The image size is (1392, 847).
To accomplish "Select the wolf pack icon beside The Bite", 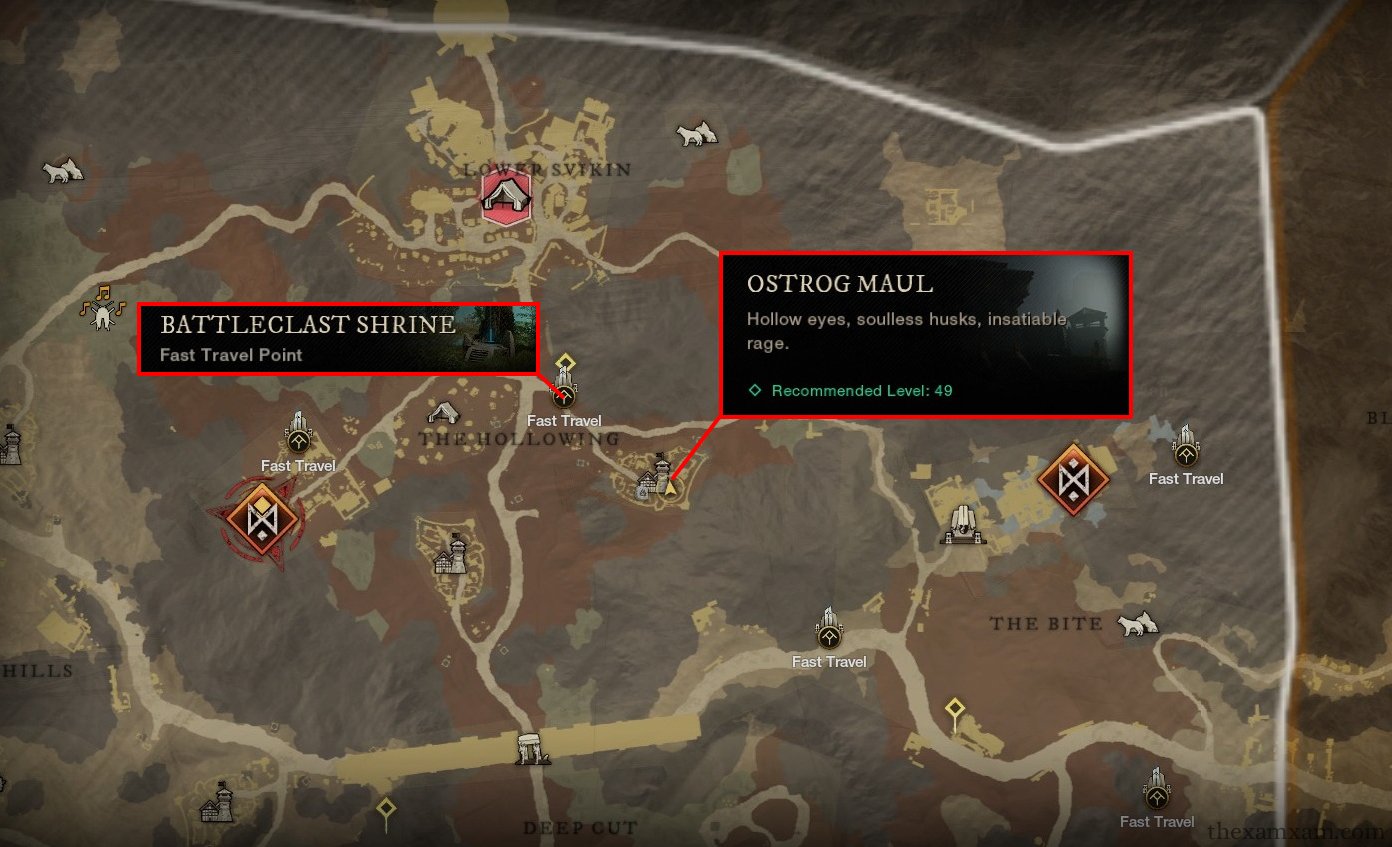I will pos(1137,624).
